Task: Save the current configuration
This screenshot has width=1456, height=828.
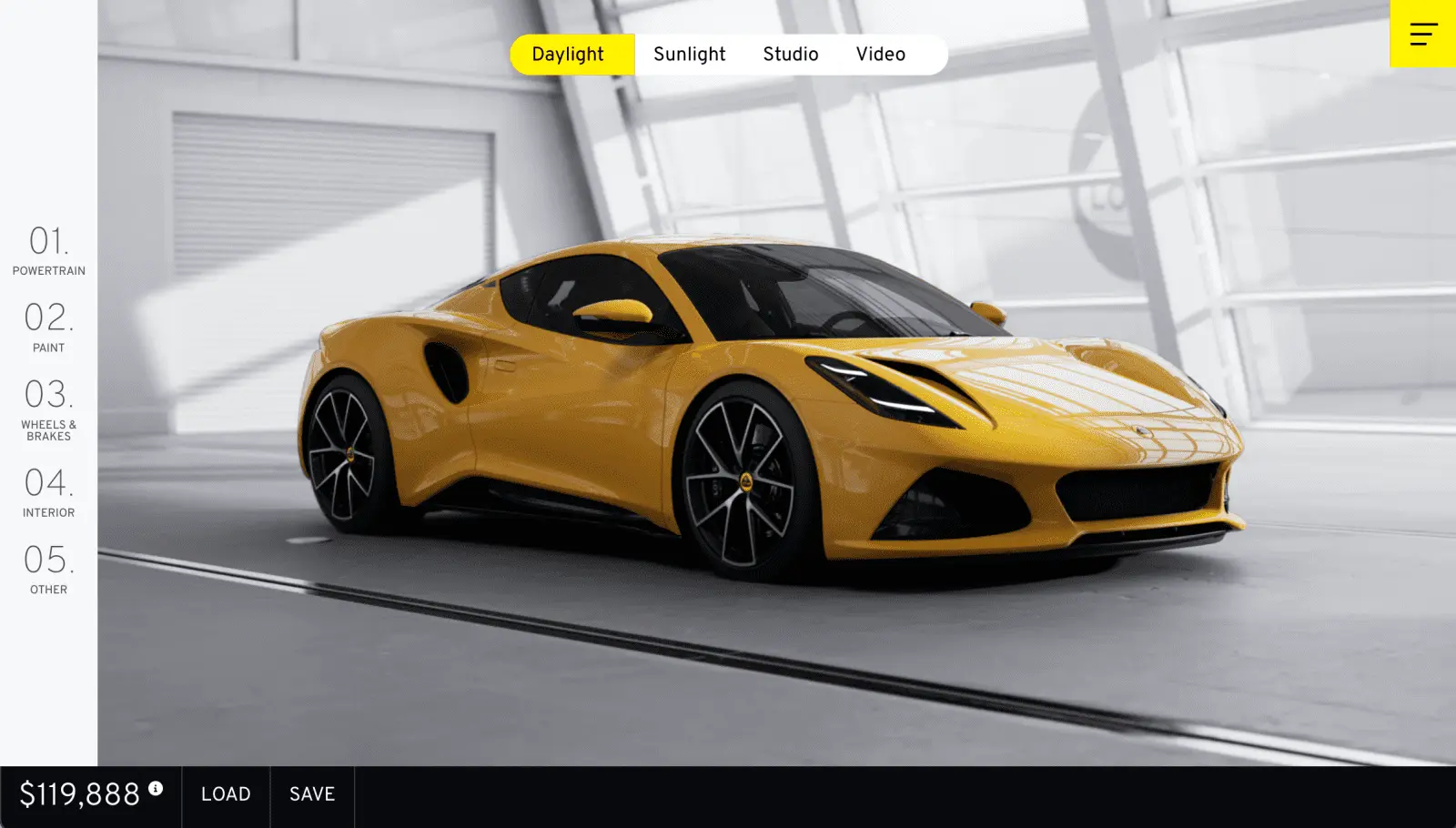Action: tap(312, 794)
